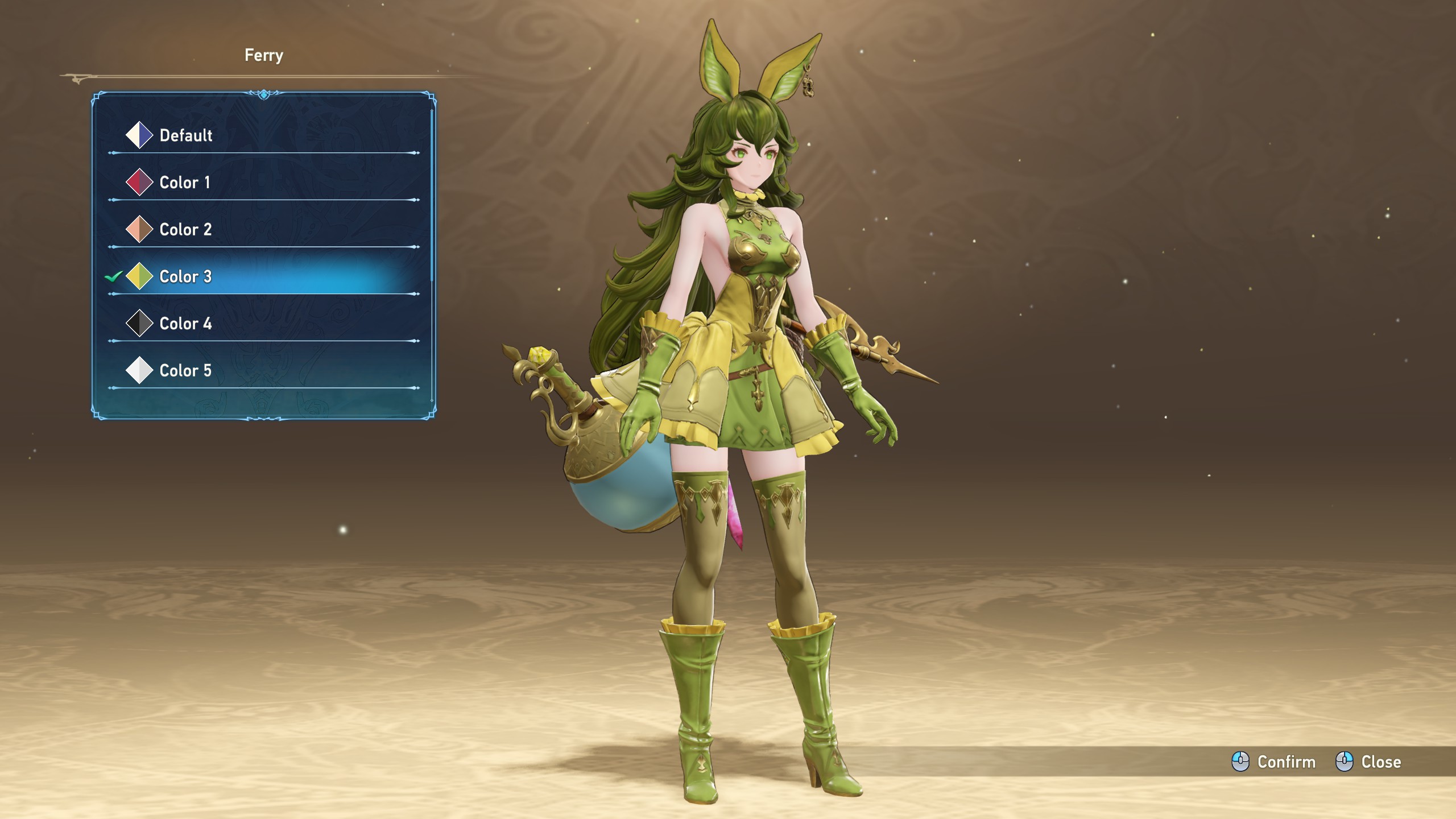This screenshot has width=1456, height=819.
Task: Apply the Color 5 white palette
Action: point(185,371)
